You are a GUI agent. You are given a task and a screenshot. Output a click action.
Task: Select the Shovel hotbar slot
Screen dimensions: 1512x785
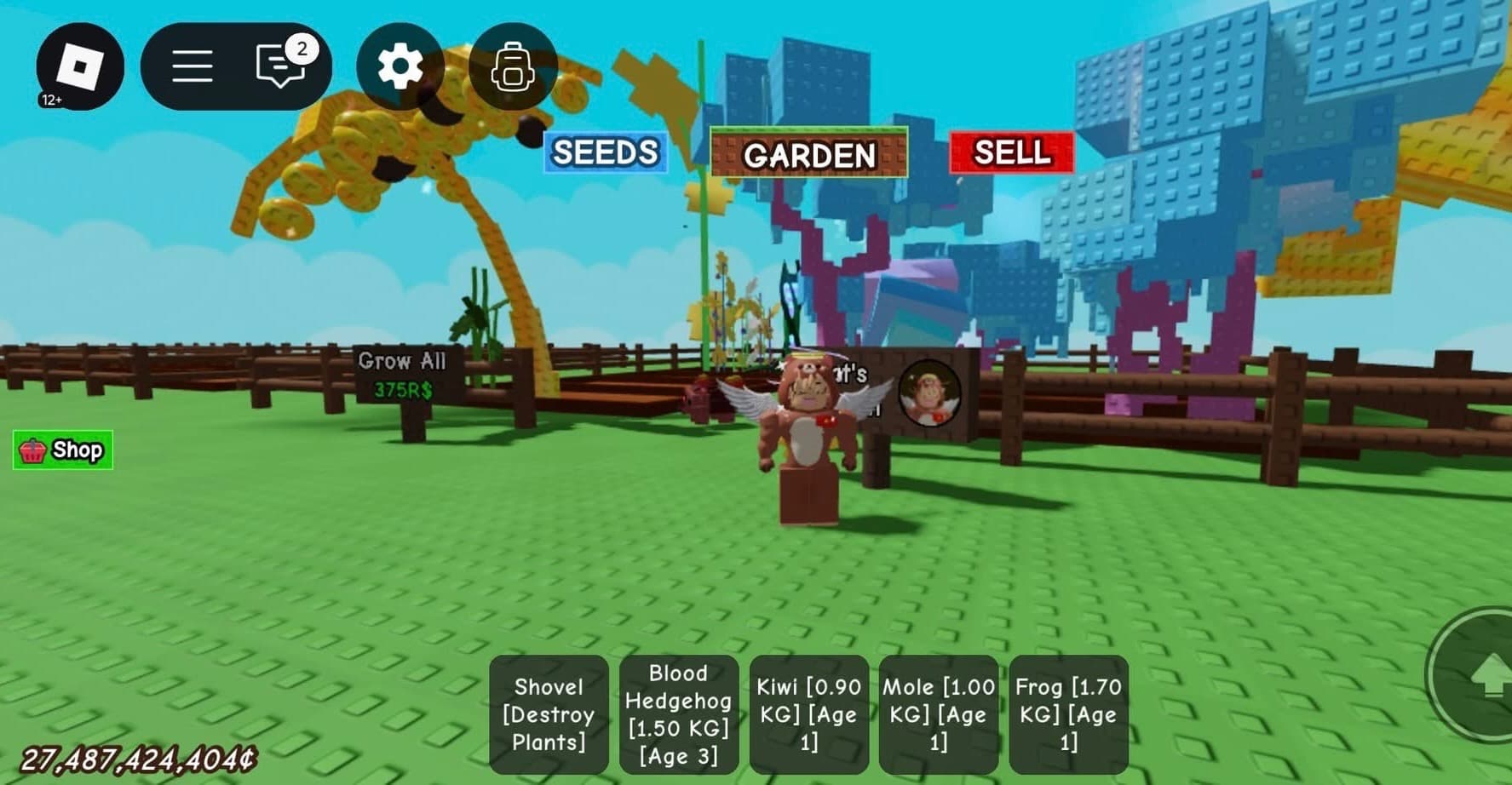[549, 714]
